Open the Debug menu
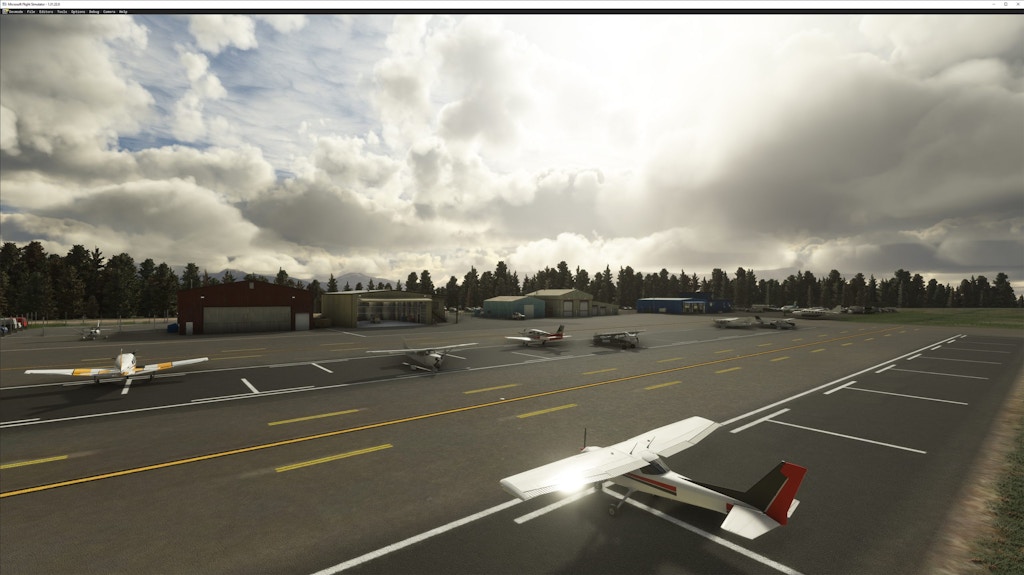This screenshot has width=1024, height=575. pos(94,11)
